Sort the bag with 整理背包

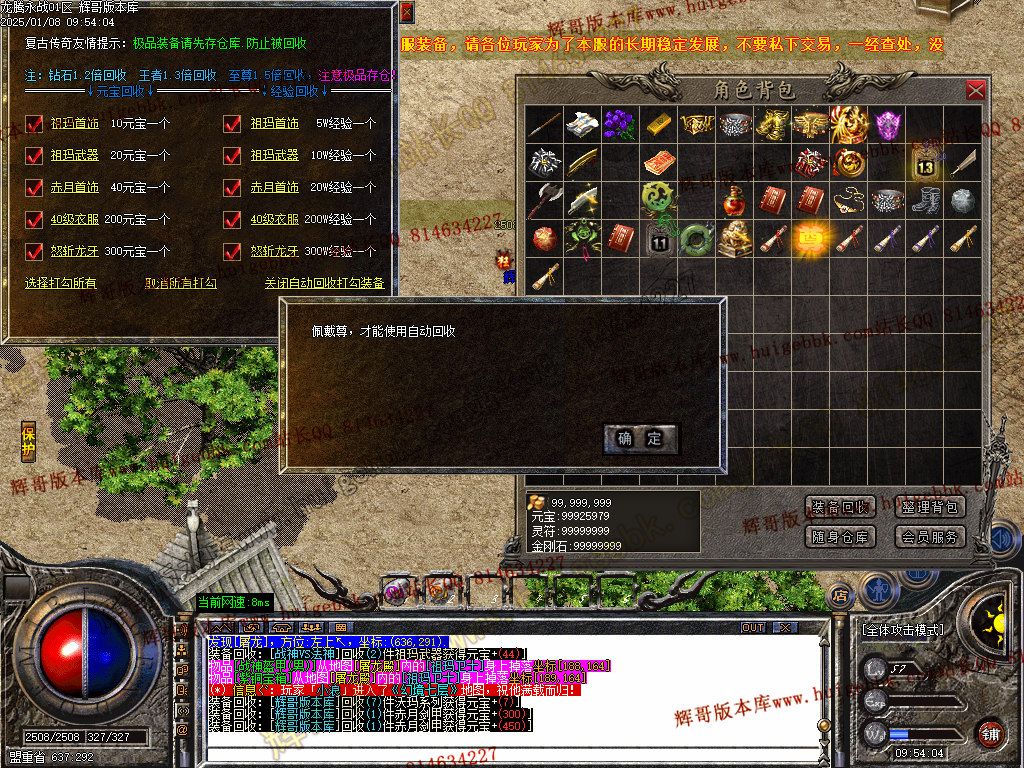coord(929,507)
